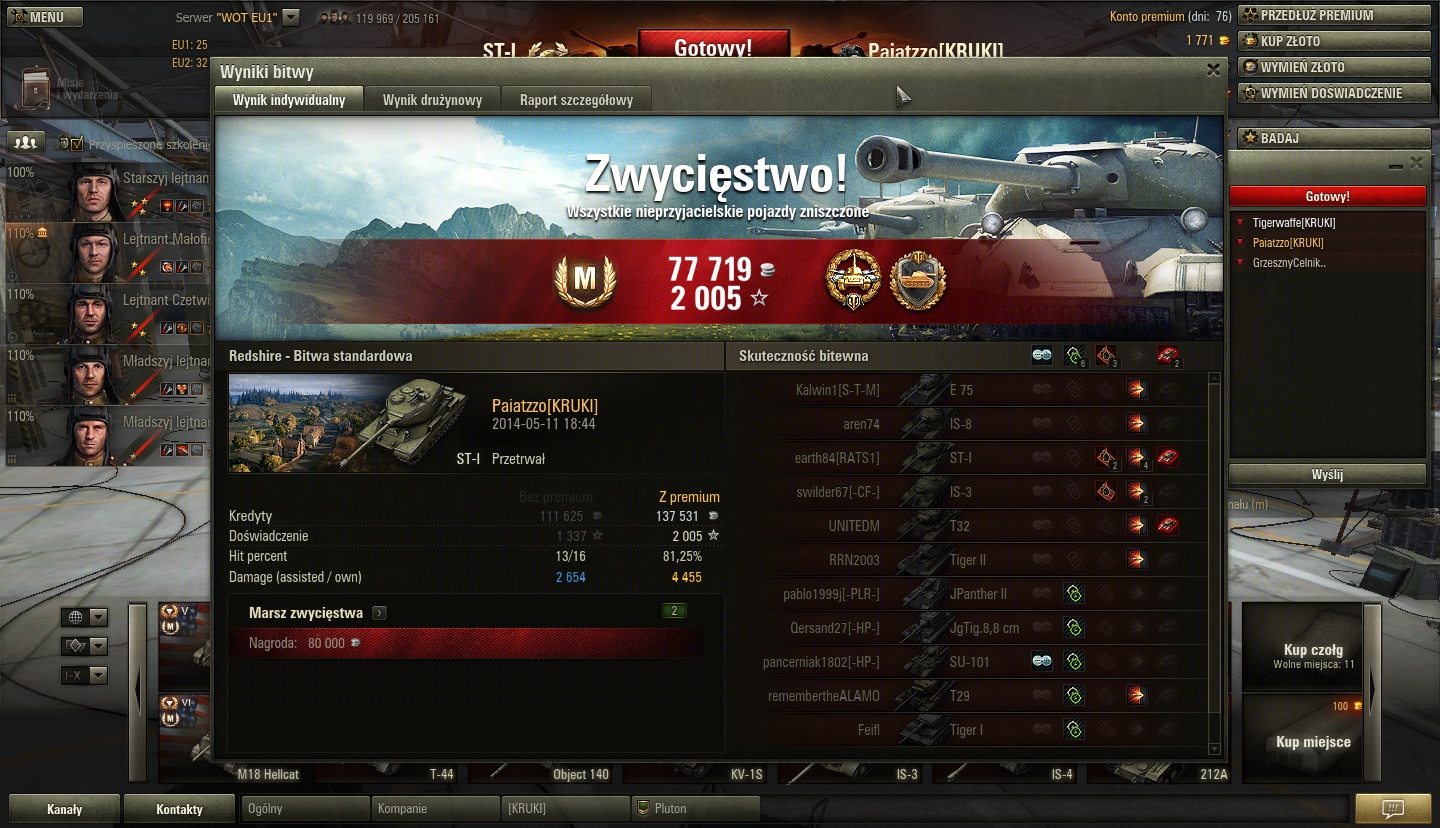Open the Pluton chat tab
The height and width of the screenshot is (828, 1440).
695,808
